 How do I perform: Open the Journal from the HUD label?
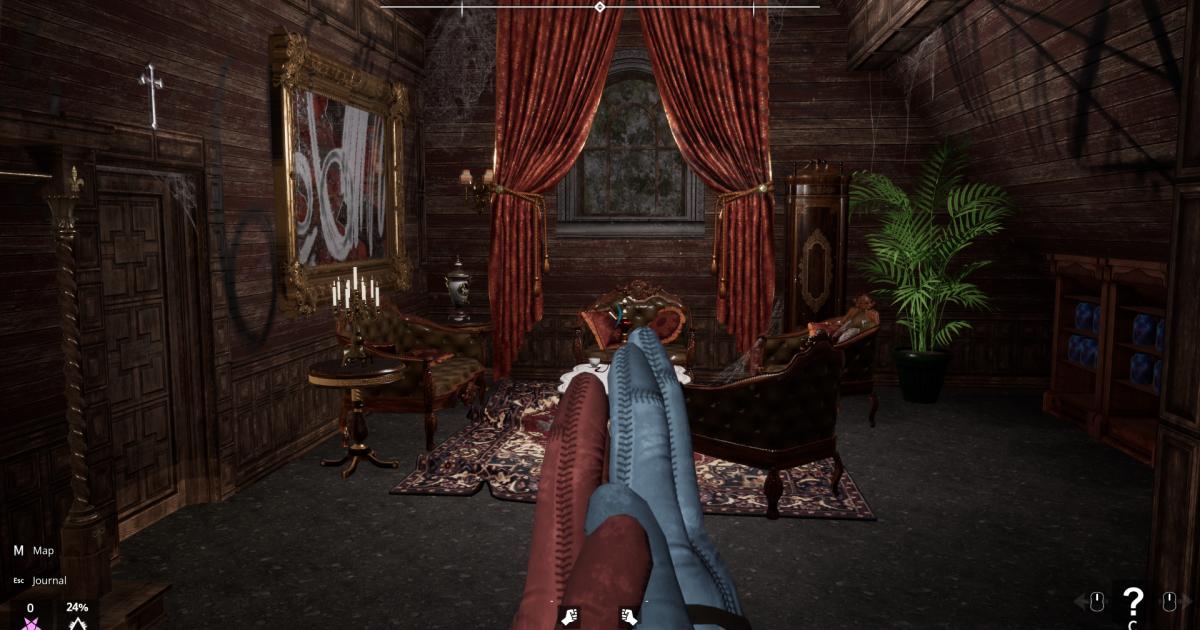coord(48,580)
